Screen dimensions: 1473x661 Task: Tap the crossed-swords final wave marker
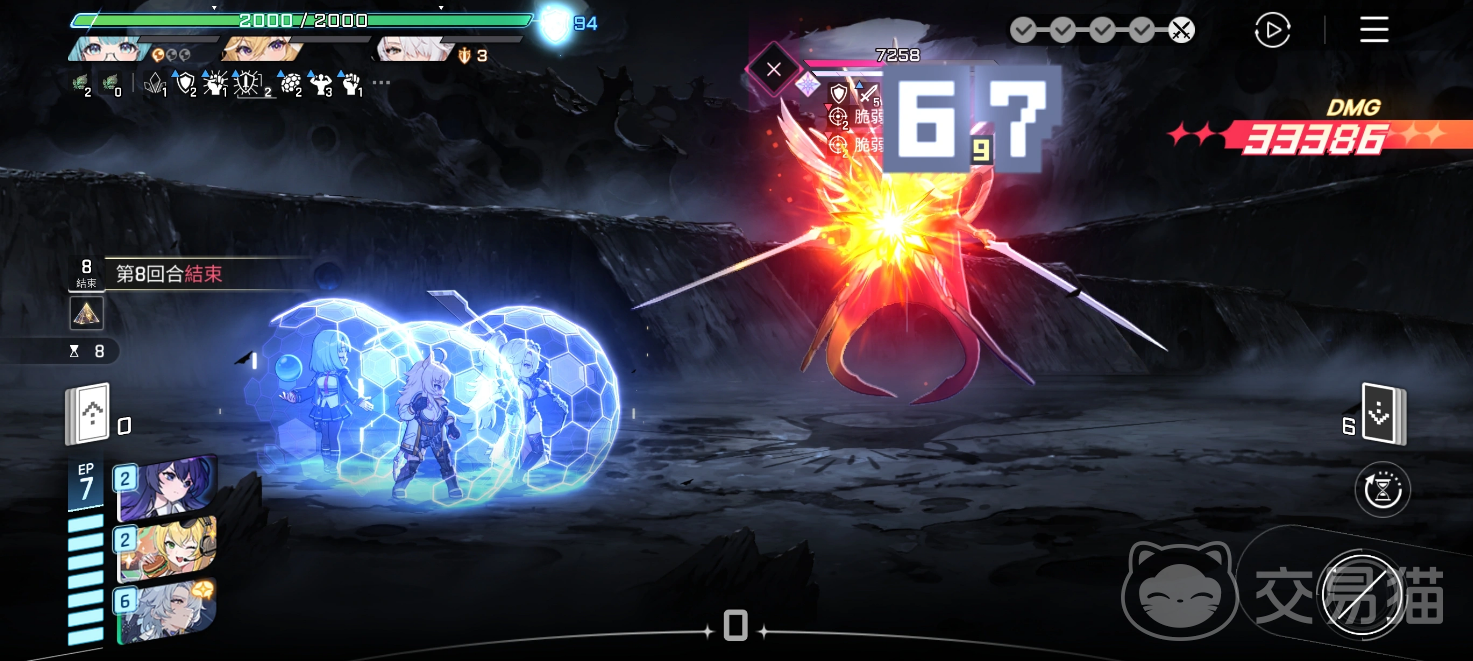click(1181, 30)
